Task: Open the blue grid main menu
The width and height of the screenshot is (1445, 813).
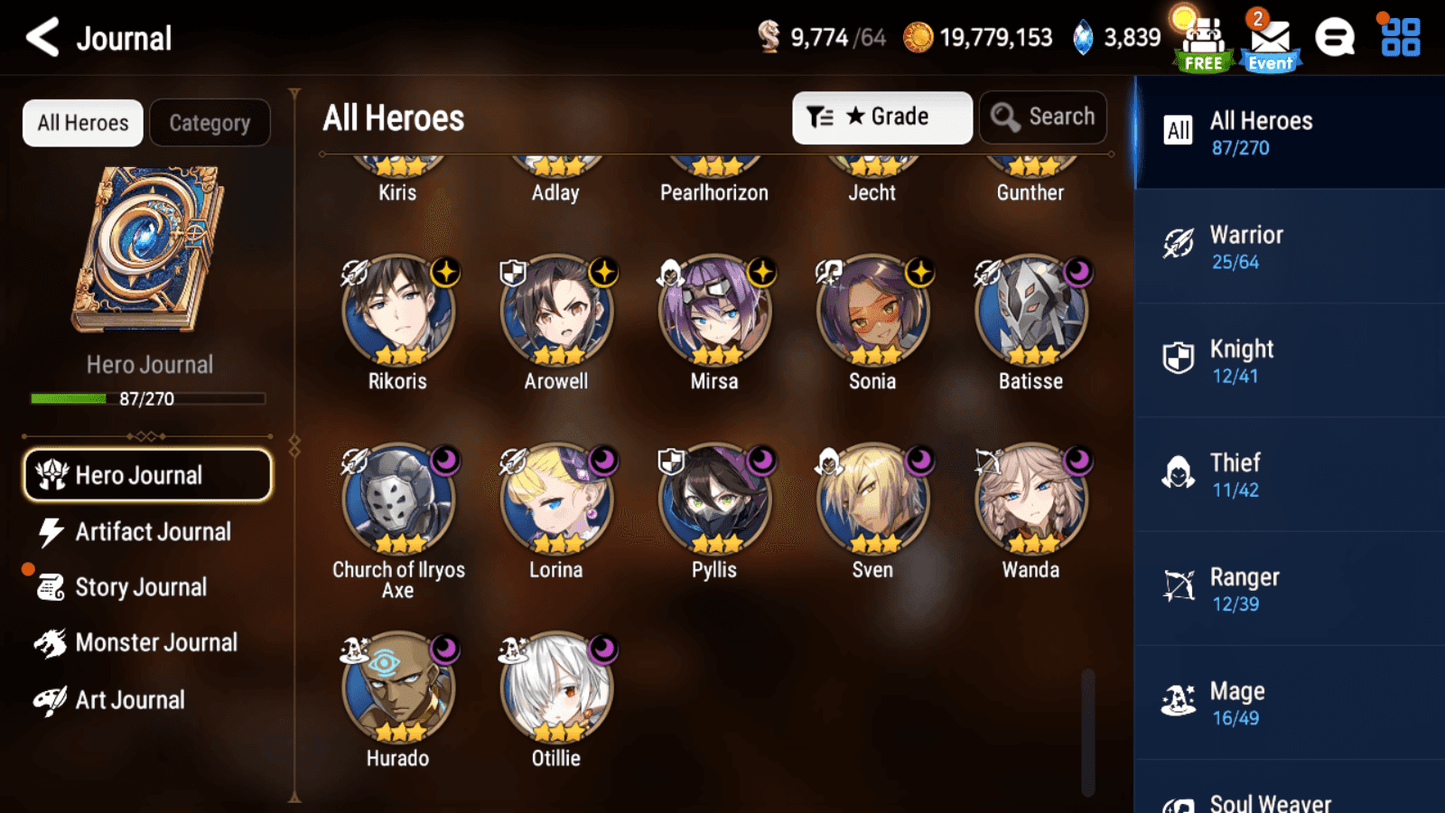Action: coord(1400,38)
